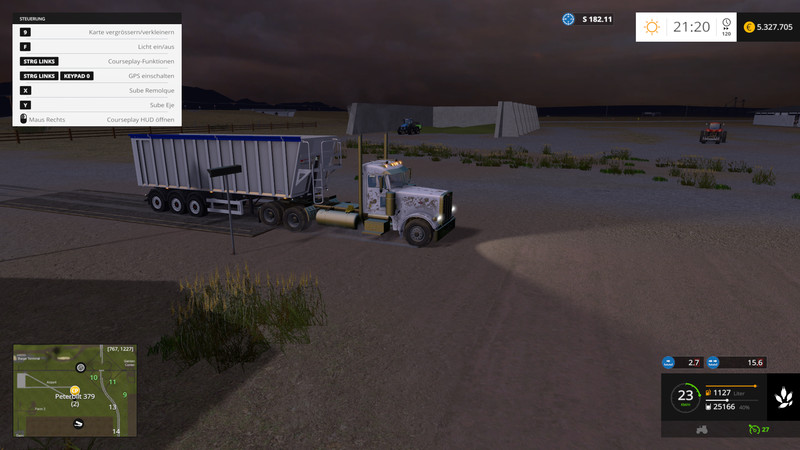
Task: Select the grain fill type icon
Action: [x=781, y=397]
